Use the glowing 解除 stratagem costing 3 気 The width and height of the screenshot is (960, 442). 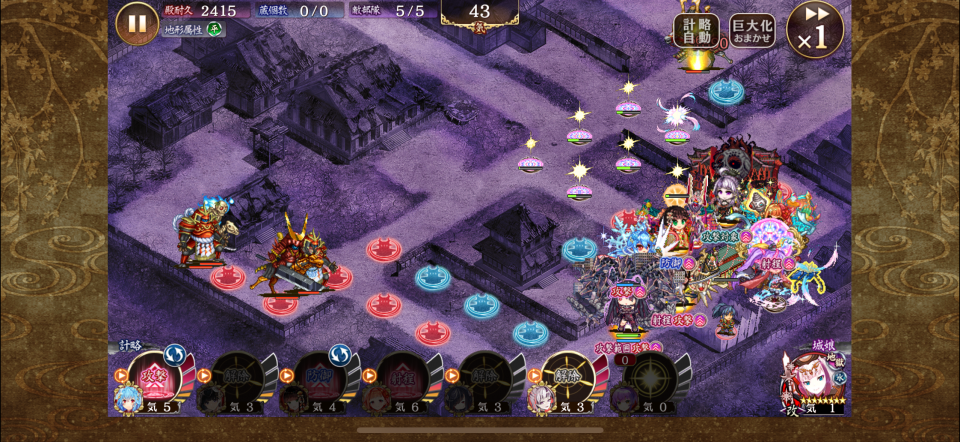(x=568, y=379)
